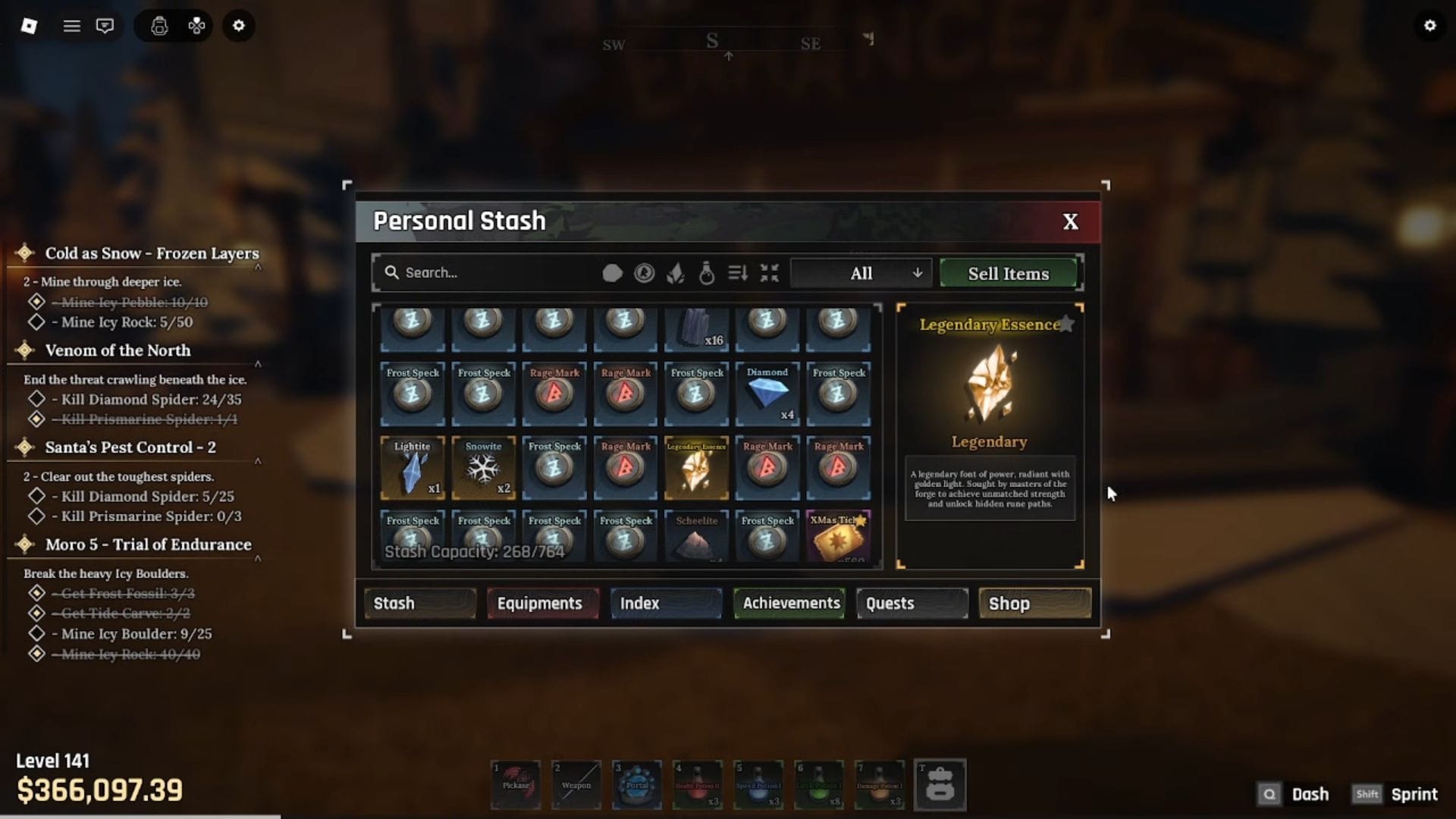Collapse the Santa's Pest Control quest entry

click(259, 460)
